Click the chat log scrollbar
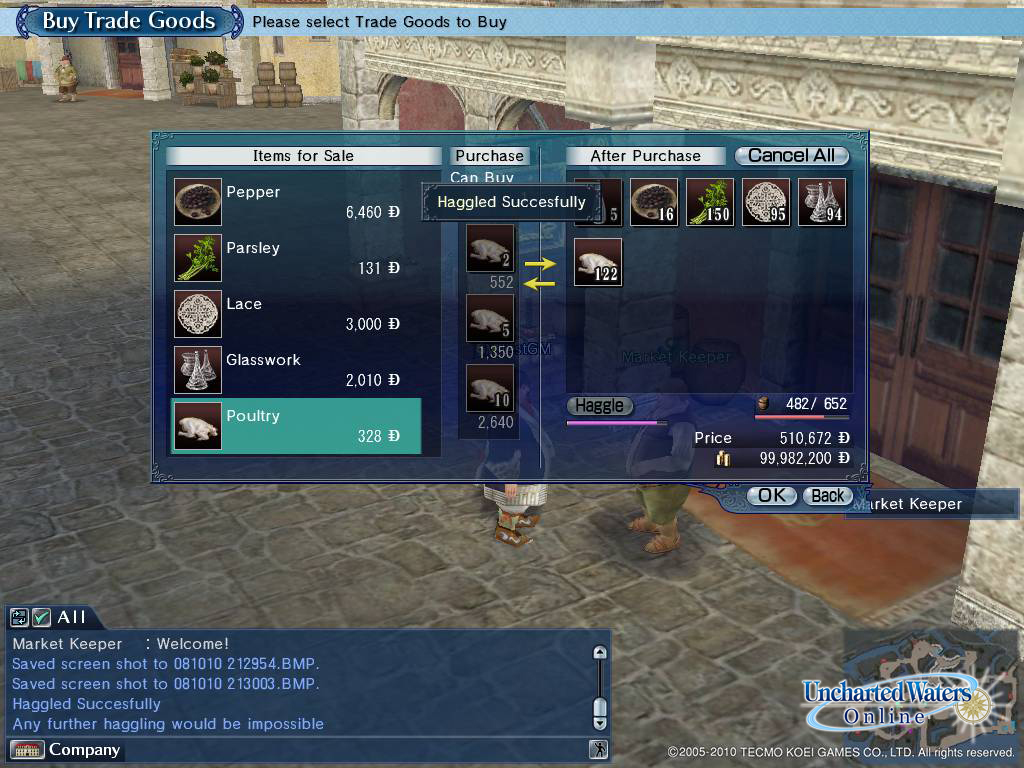Viewport: 1024px width, 768px height. coord(600,688)
